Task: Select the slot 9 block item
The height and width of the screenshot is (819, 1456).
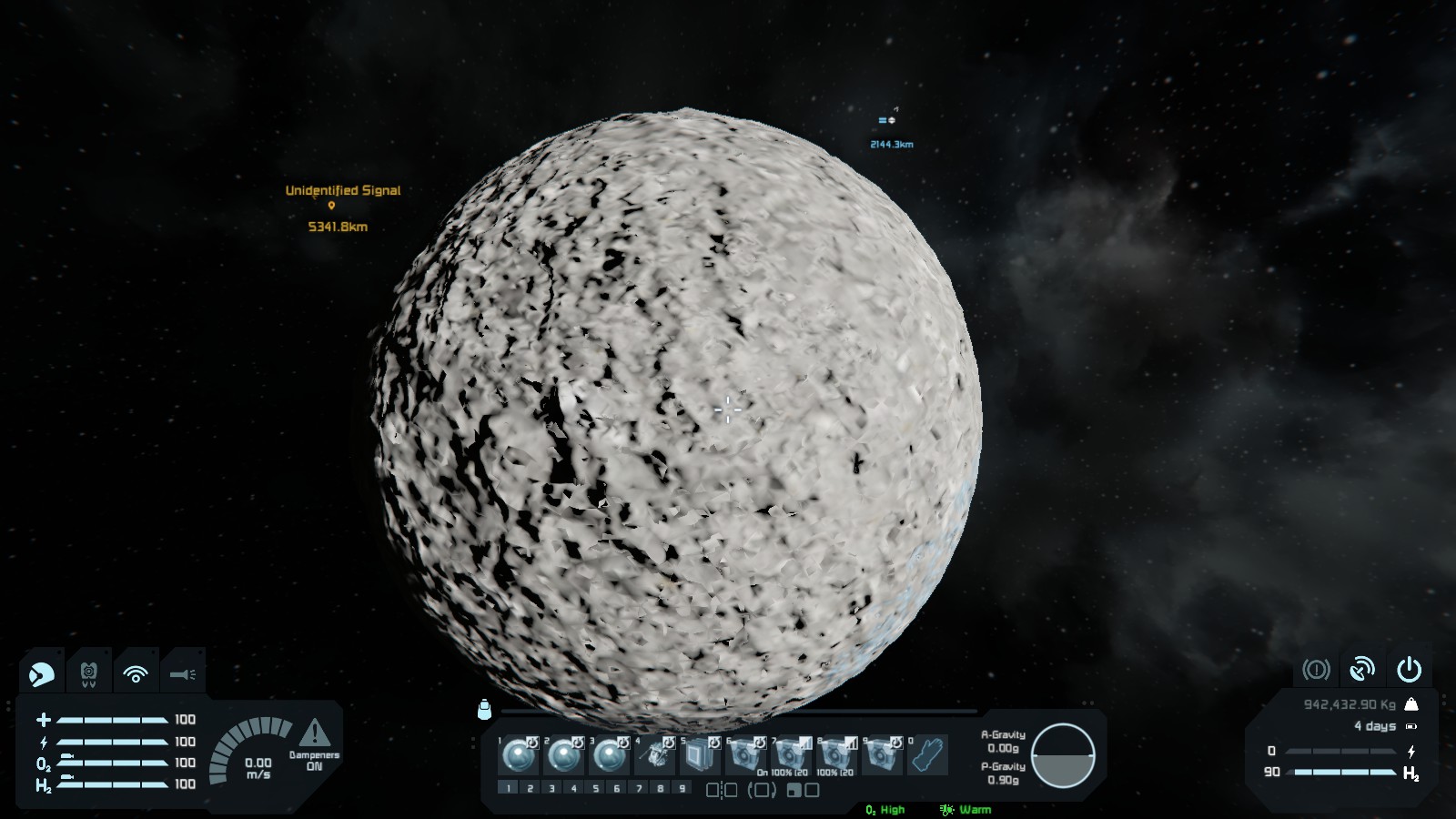Action: click(883, 755)
